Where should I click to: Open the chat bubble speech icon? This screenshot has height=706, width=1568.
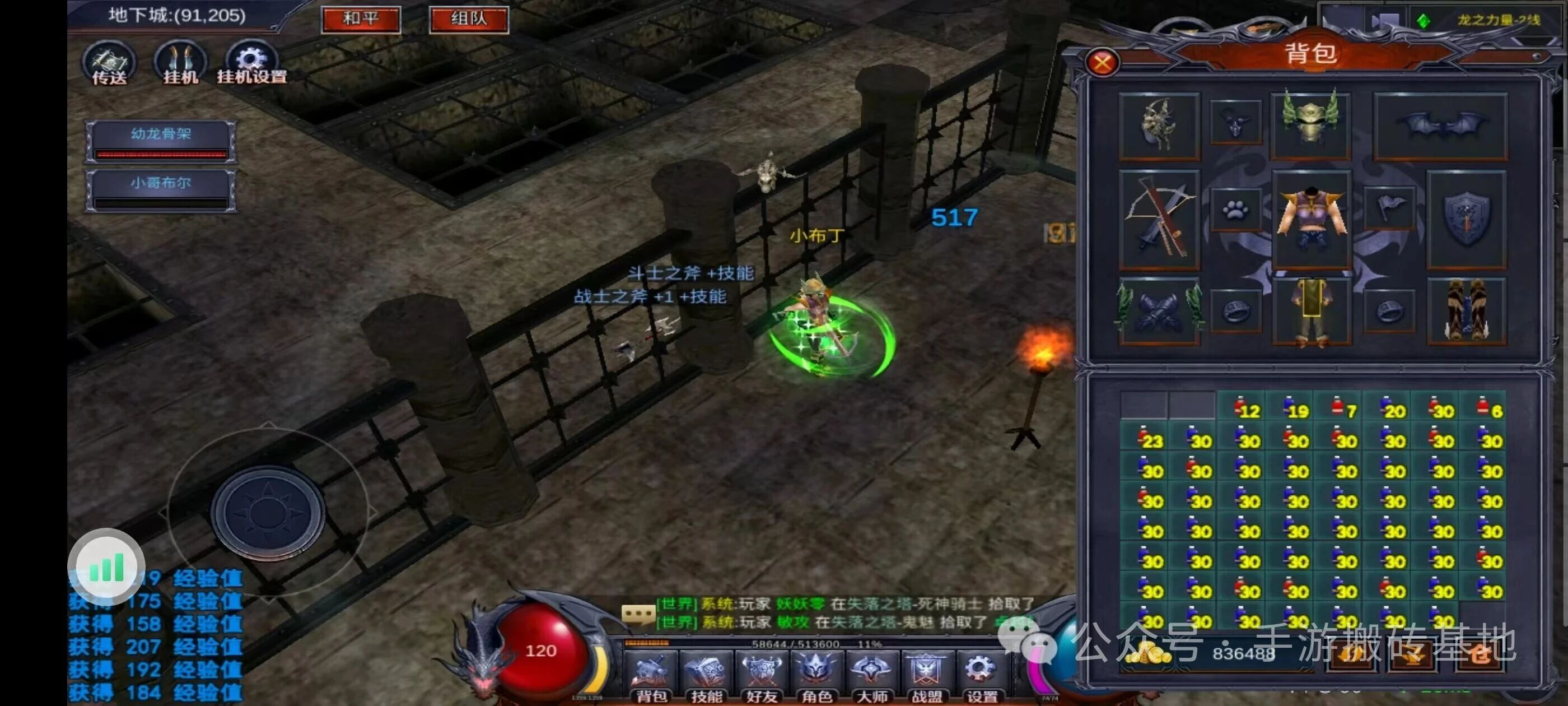[637, 614]
